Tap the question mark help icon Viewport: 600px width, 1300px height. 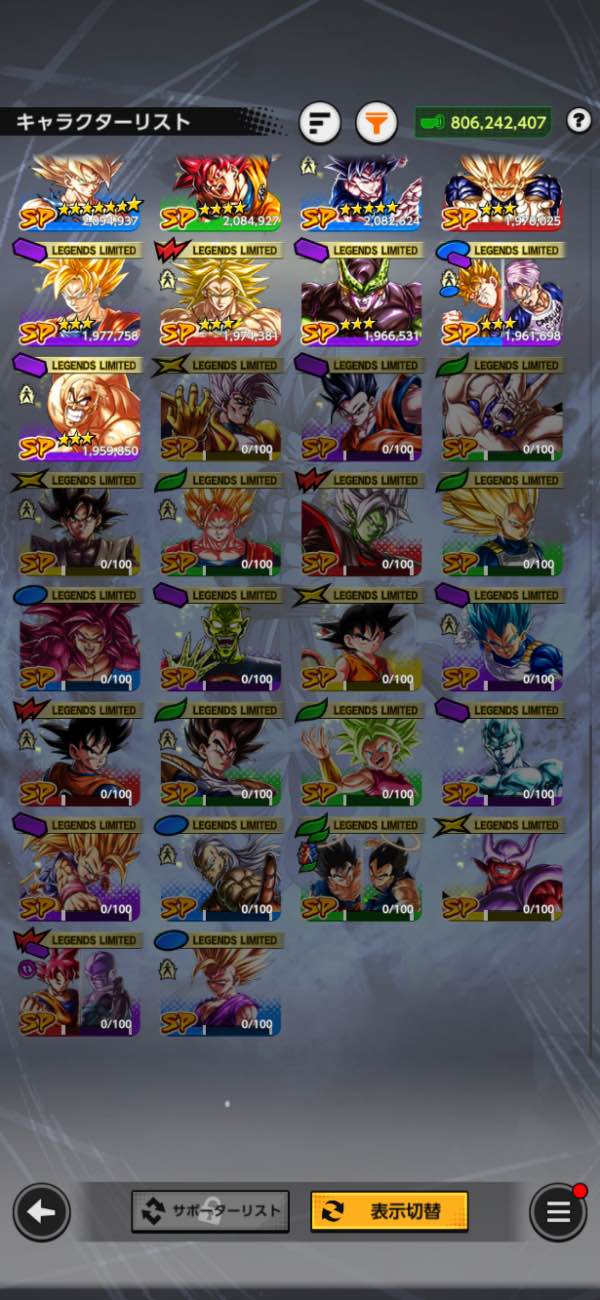(x=578, y=121)
